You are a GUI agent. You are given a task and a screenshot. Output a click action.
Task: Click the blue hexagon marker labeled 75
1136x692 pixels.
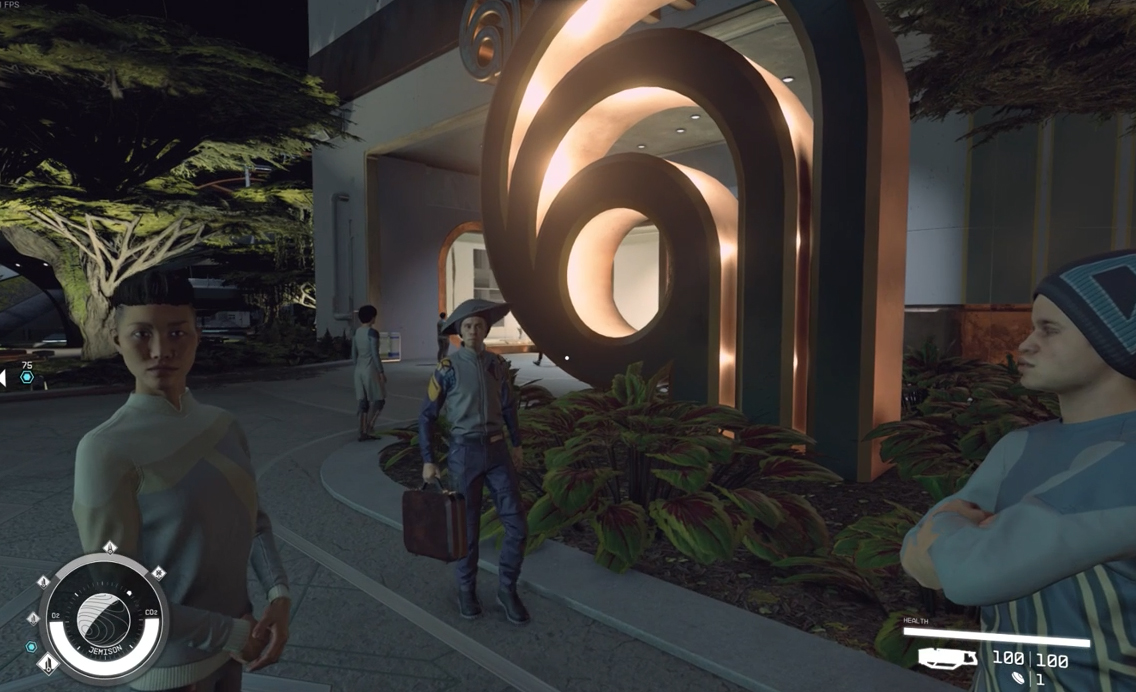[x=27, y=377]
